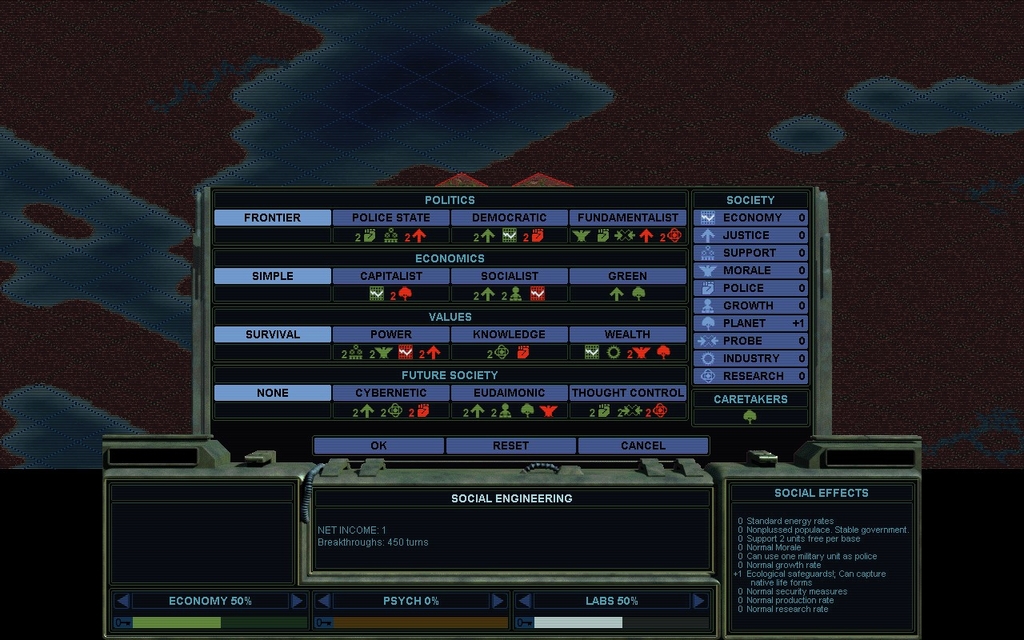Select Cybernetic future society
This screenshot has height=640, width=1024.
pos(390,393)
